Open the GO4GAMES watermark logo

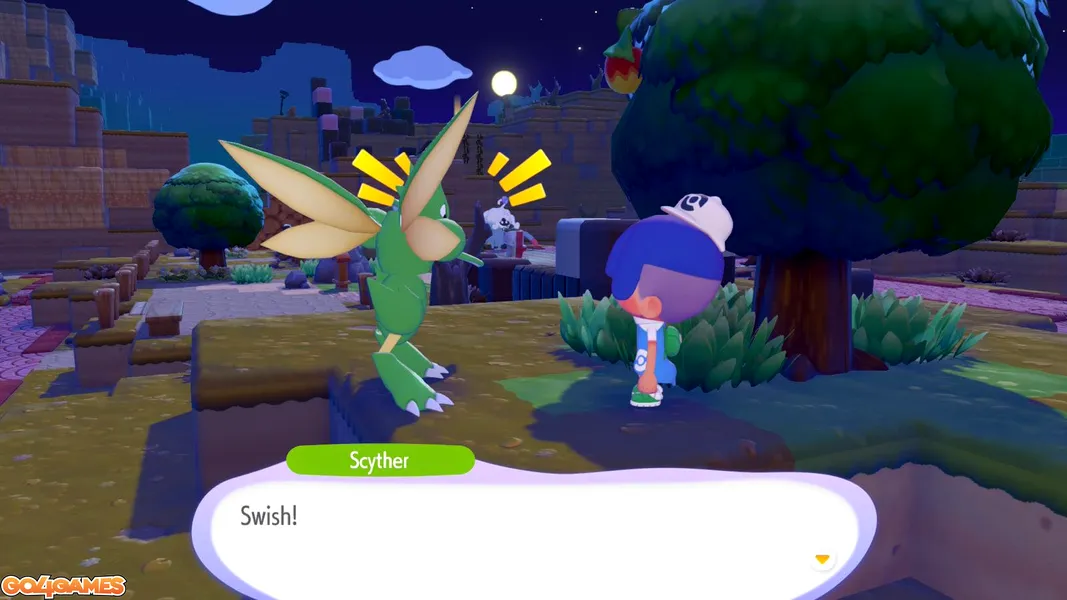point(63,586)
